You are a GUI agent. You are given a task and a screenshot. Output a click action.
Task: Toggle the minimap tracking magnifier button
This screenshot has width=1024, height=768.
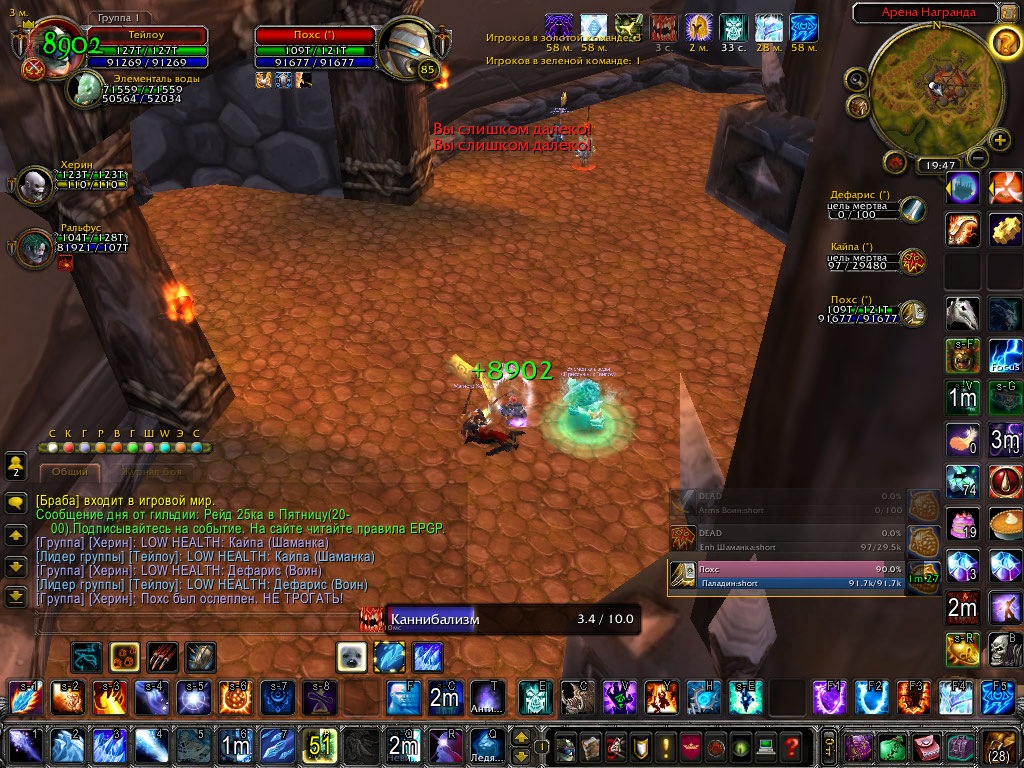click(856, 78)
